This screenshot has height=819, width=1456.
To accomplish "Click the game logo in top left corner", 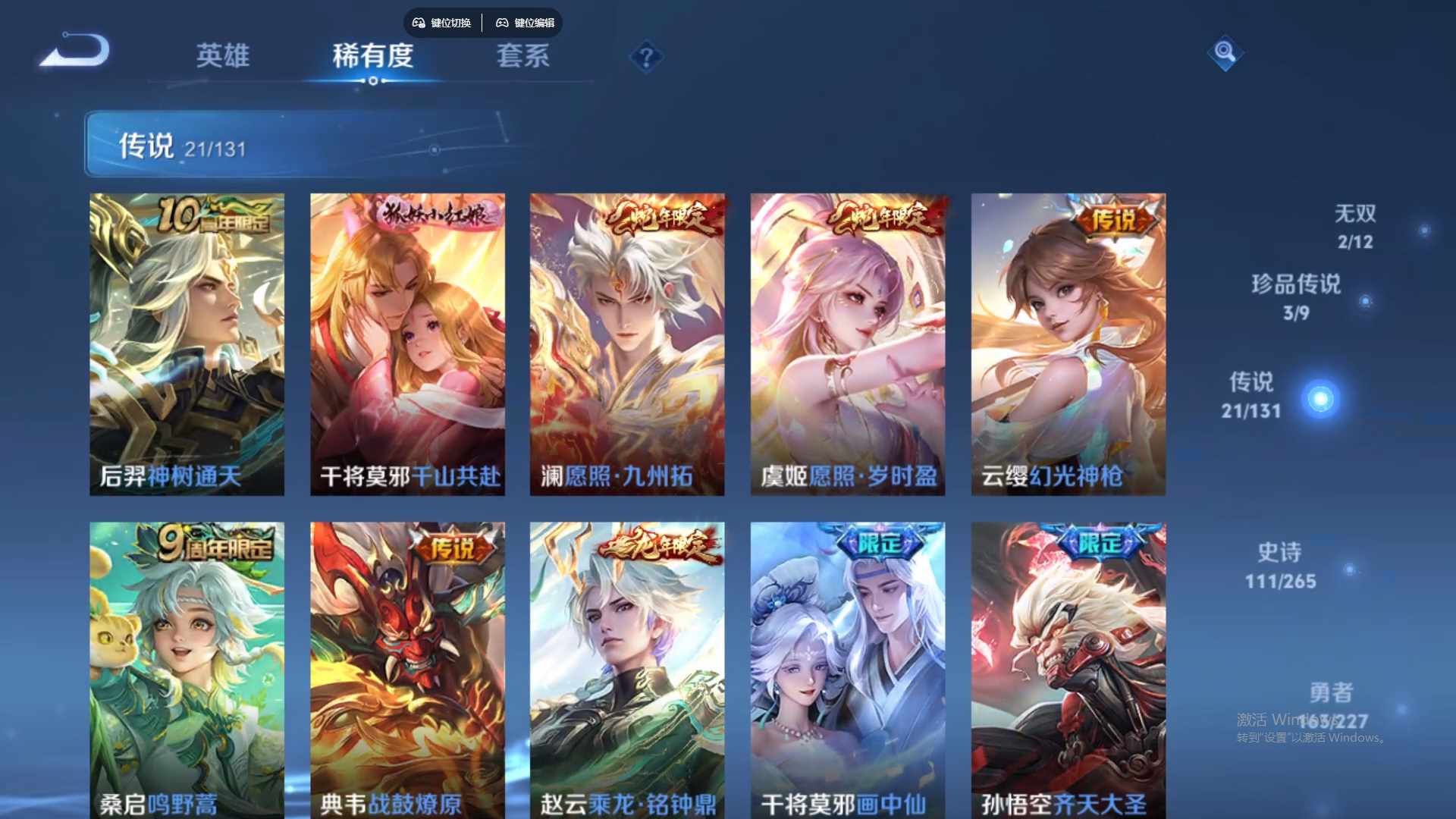I will pyautogui.click(x=74, y=50).
